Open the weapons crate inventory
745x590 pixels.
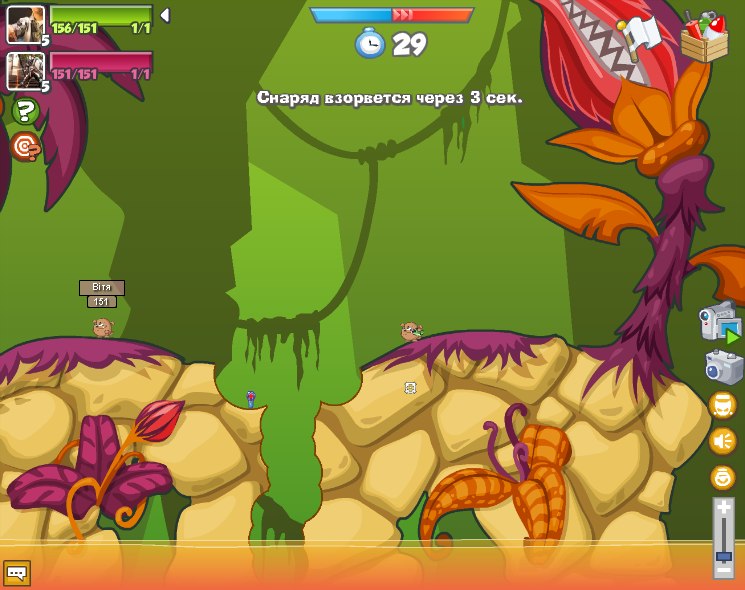pos(704,38)
